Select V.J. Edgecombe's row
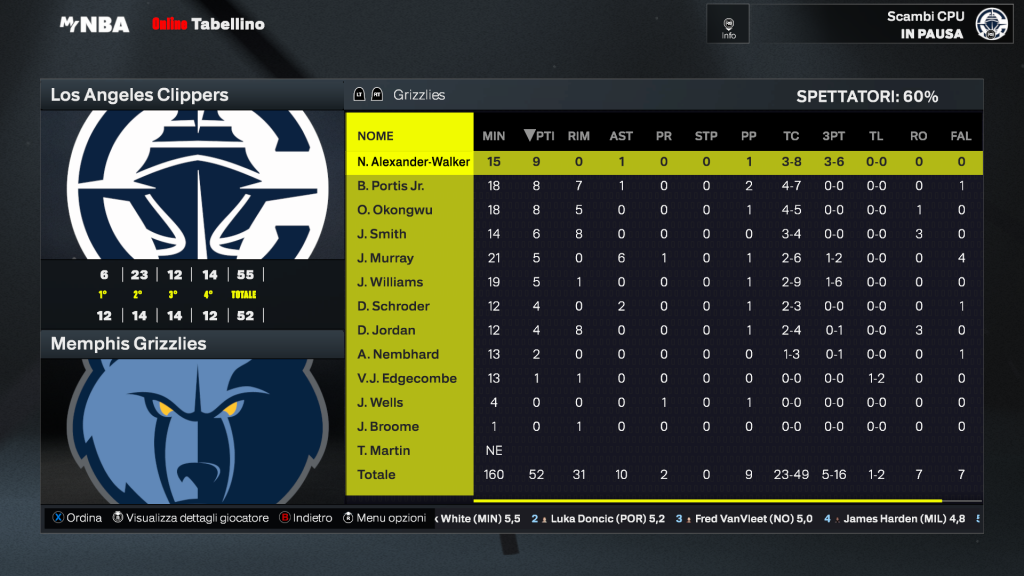 (x=406, y=378)
